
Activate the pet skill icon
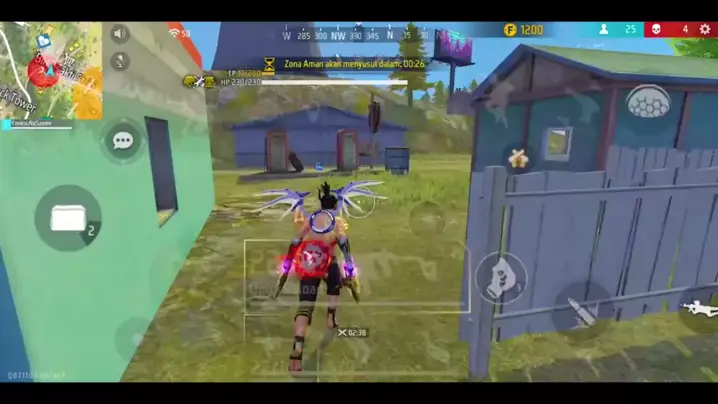(x=518, y=158)
